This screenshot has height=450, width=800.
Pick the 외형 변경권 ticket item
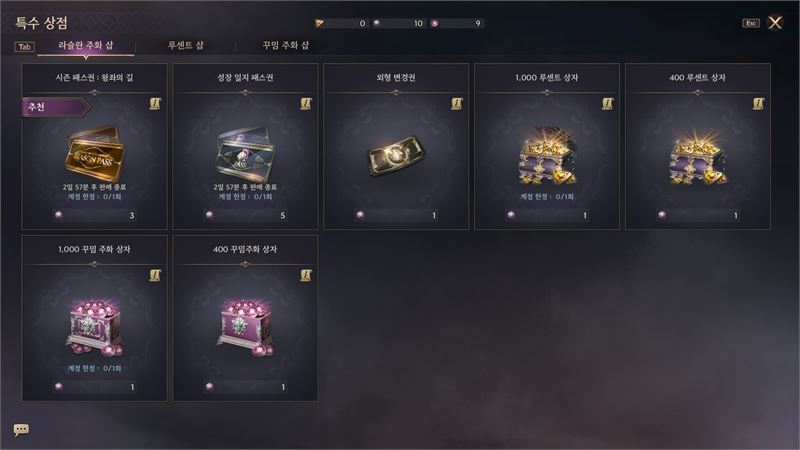[x=396, y=150]
